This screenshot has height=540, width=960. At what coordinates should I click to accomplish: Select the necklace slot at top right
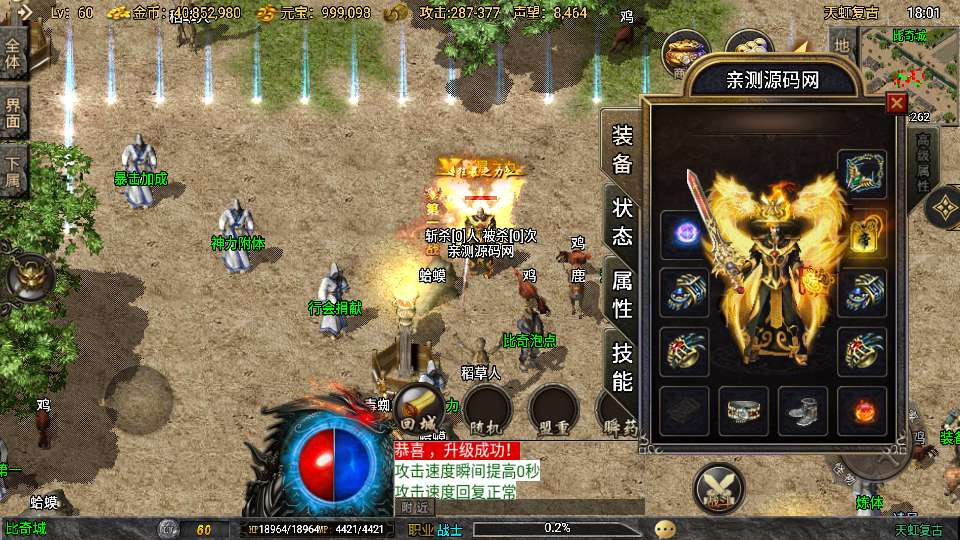click(x=861, y=174)
